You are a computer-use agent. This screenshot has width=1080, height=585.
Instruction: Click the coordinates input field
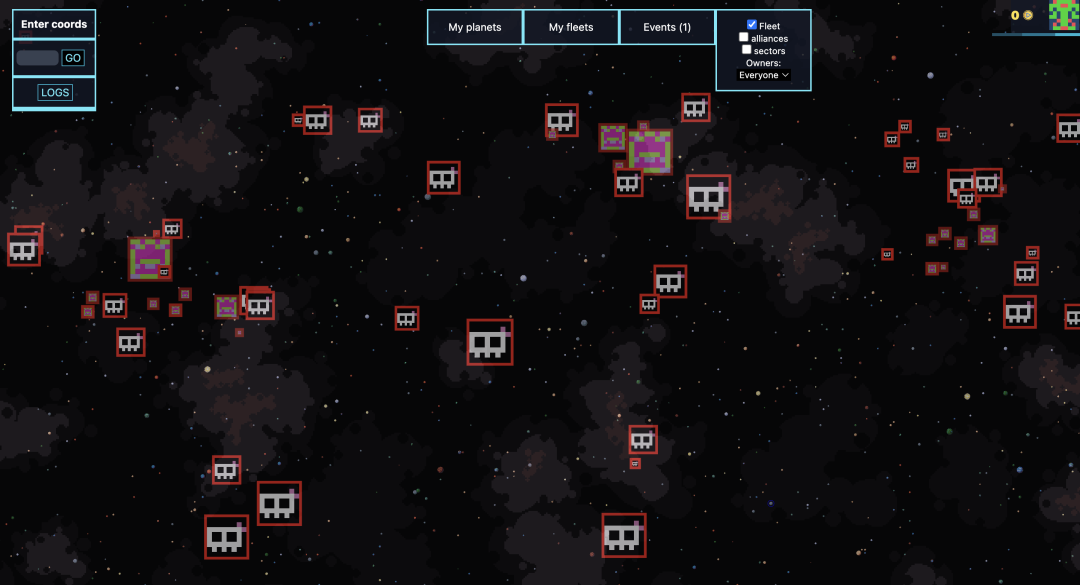point(38,58)
